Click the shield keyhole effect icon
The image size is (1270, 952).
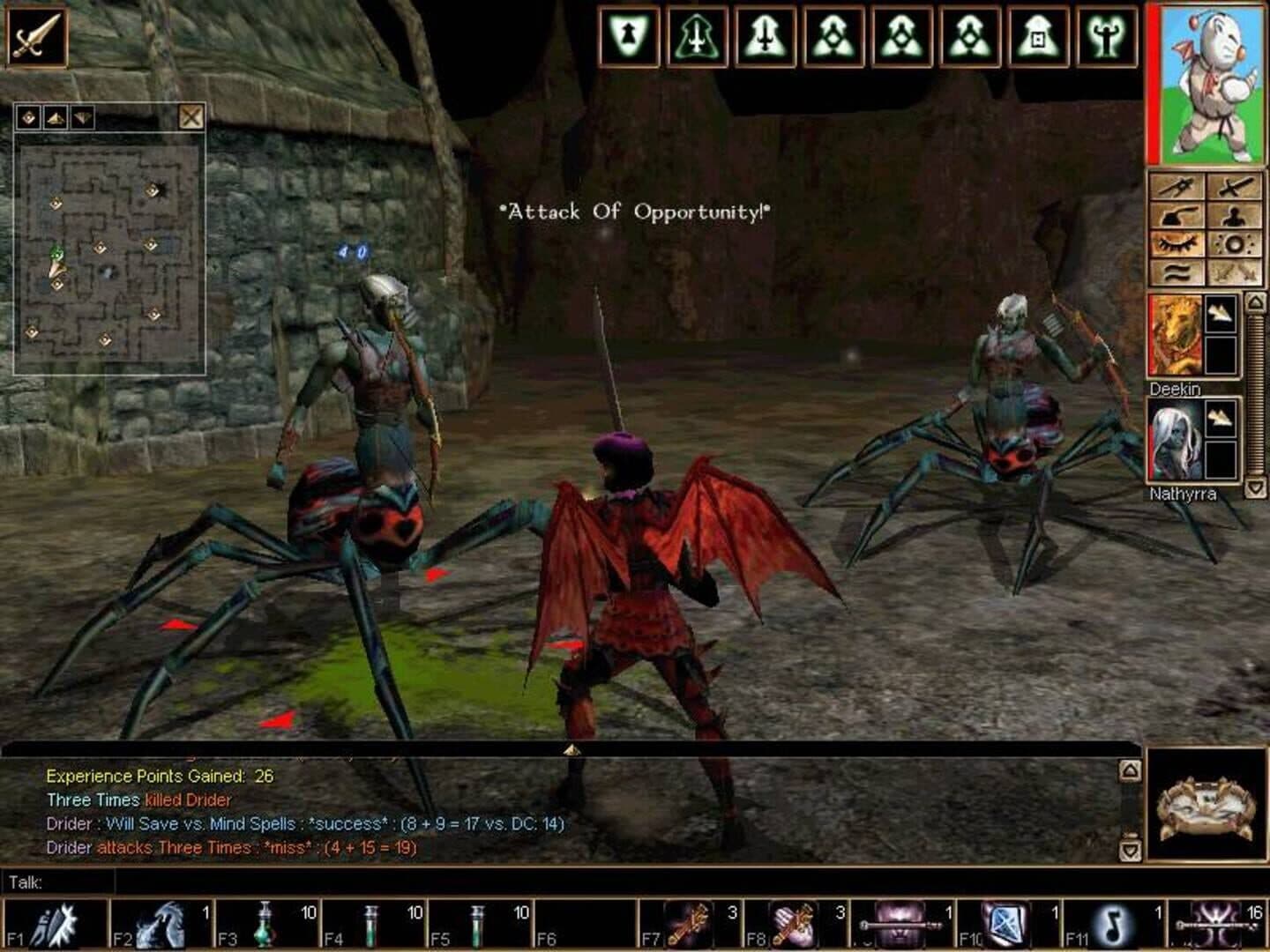click(x=629, y=38)
